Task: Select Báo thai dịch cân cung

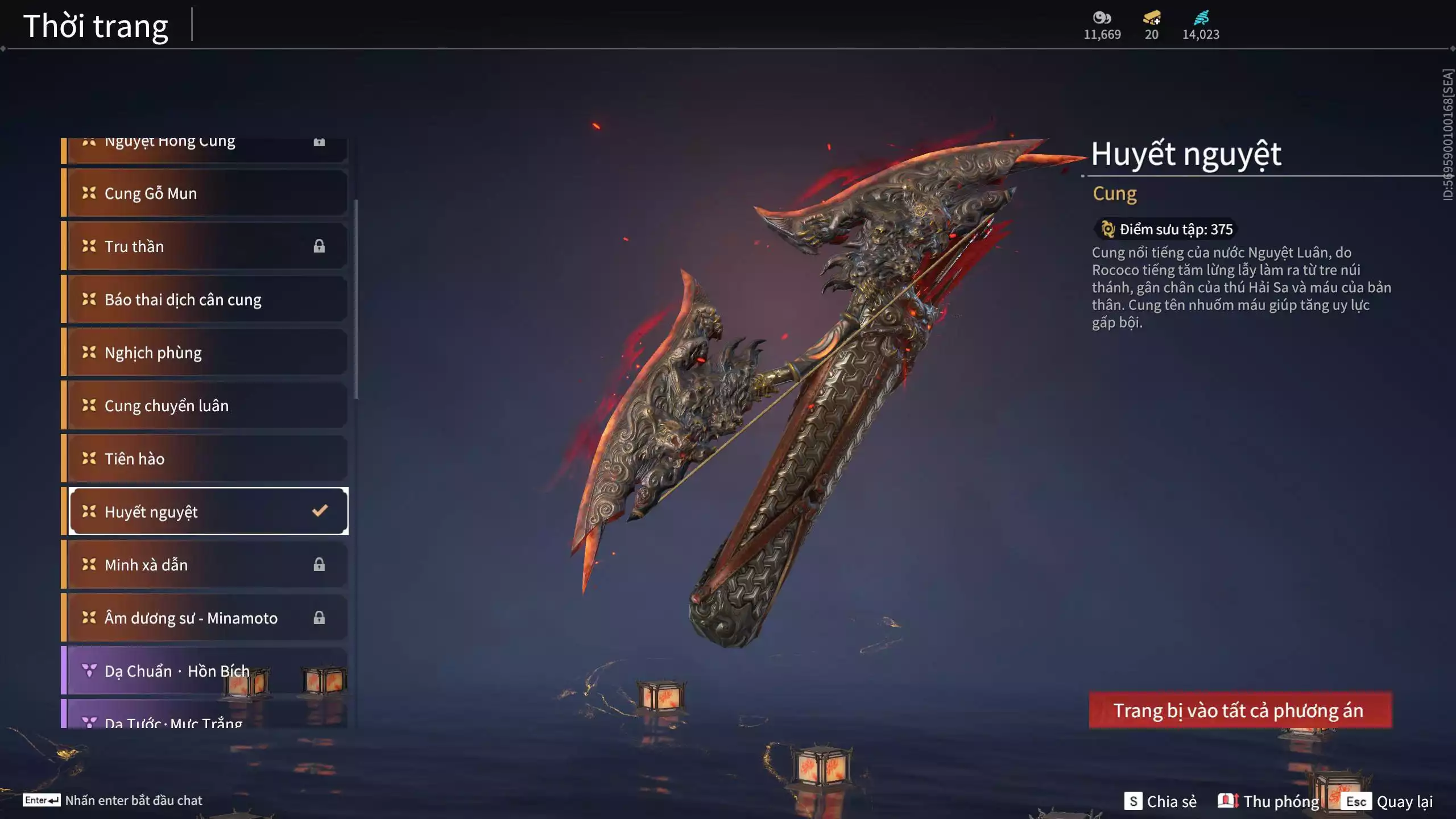Action: pos(206,300)
